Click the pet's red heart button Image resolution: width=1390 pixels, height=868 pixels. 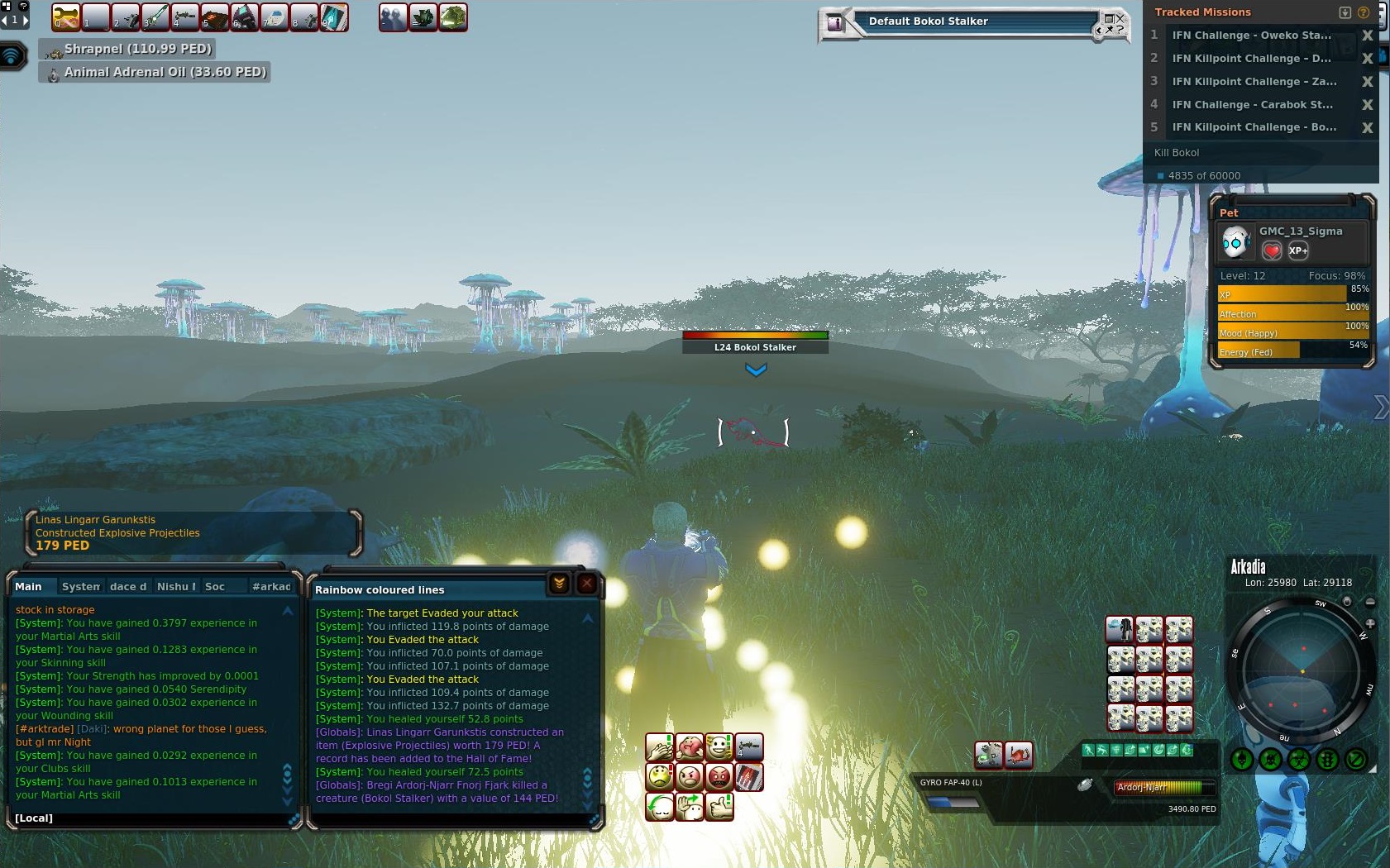coord(1272,250)
